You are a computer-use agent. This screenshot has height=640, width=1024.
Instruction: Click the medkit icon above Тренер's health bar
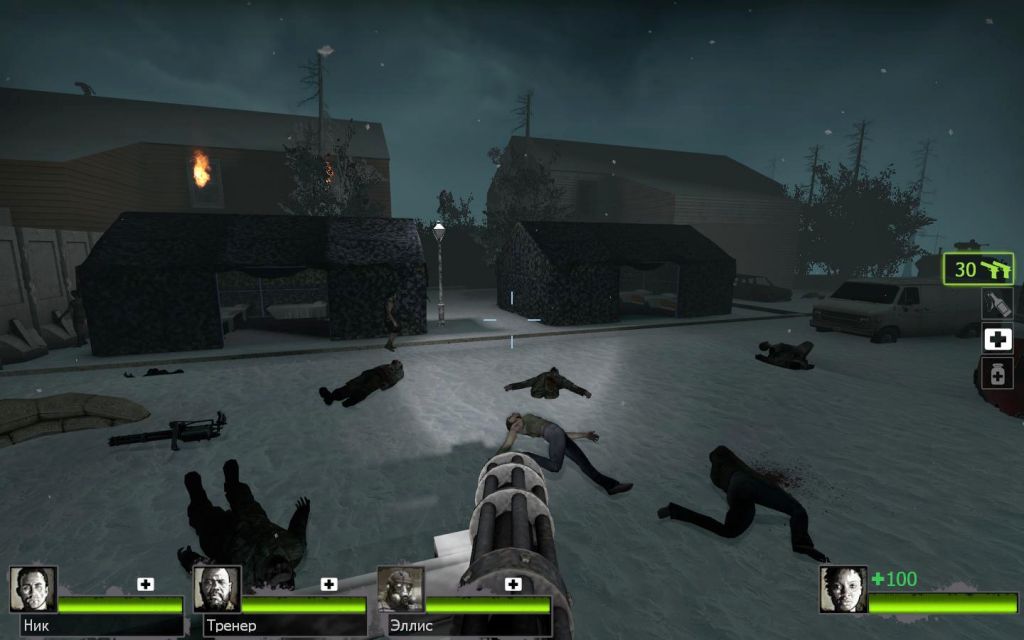[x=329, y=584]
